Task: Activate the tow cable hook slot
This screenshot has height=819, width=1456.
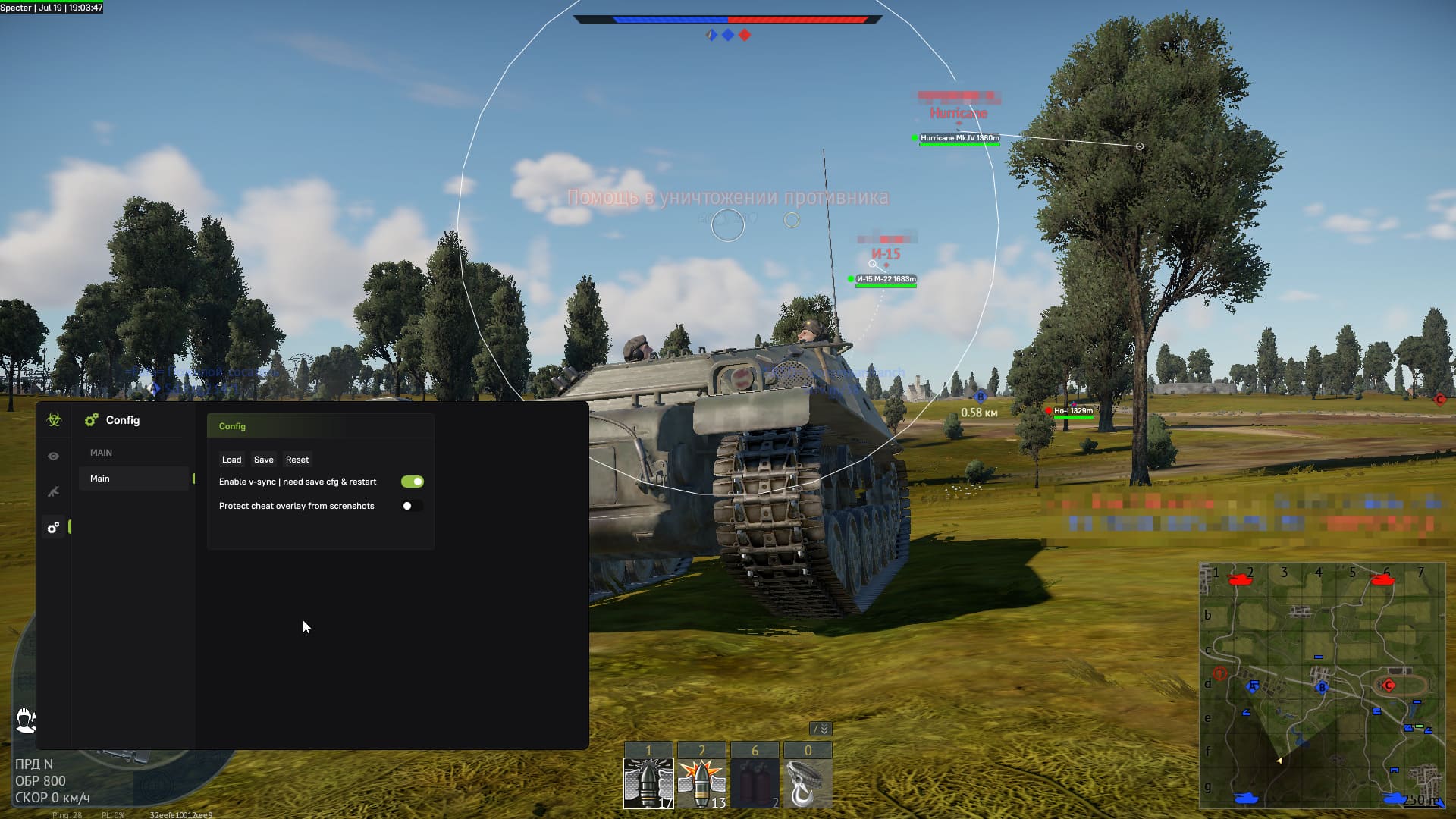Action: (x=807, y=783)
